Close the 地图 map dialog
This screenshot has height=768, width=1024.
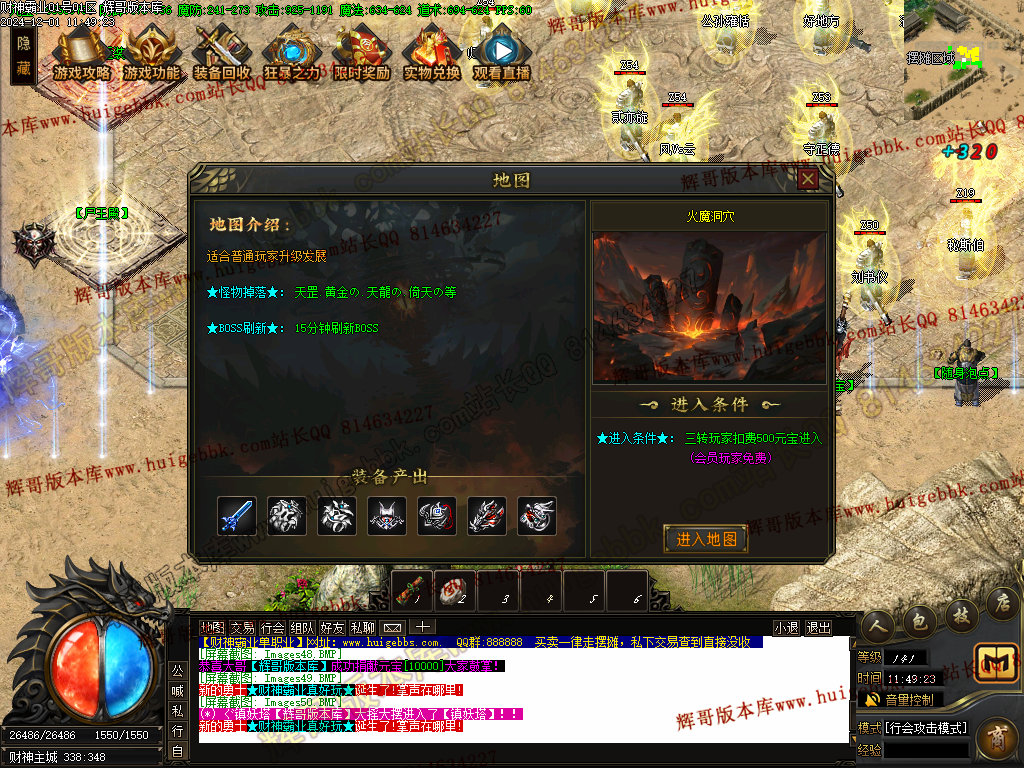click(x=808, y=179)
